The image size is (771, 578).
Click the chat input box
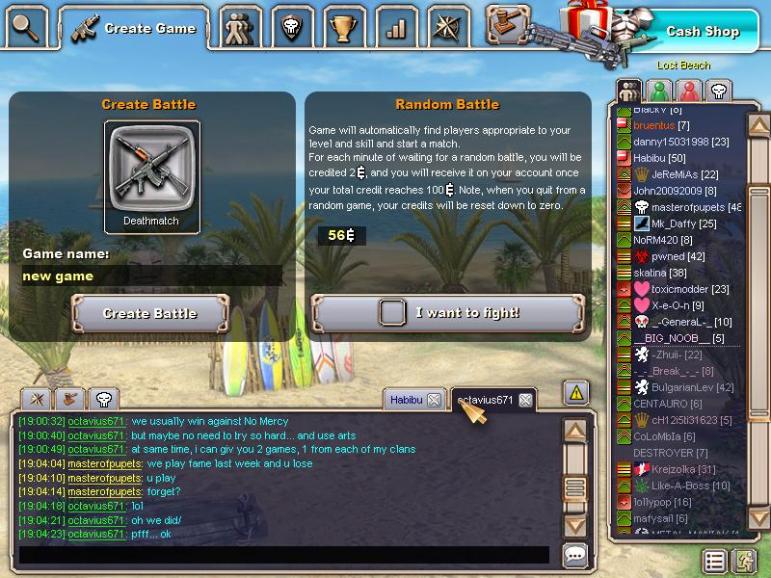284,555
